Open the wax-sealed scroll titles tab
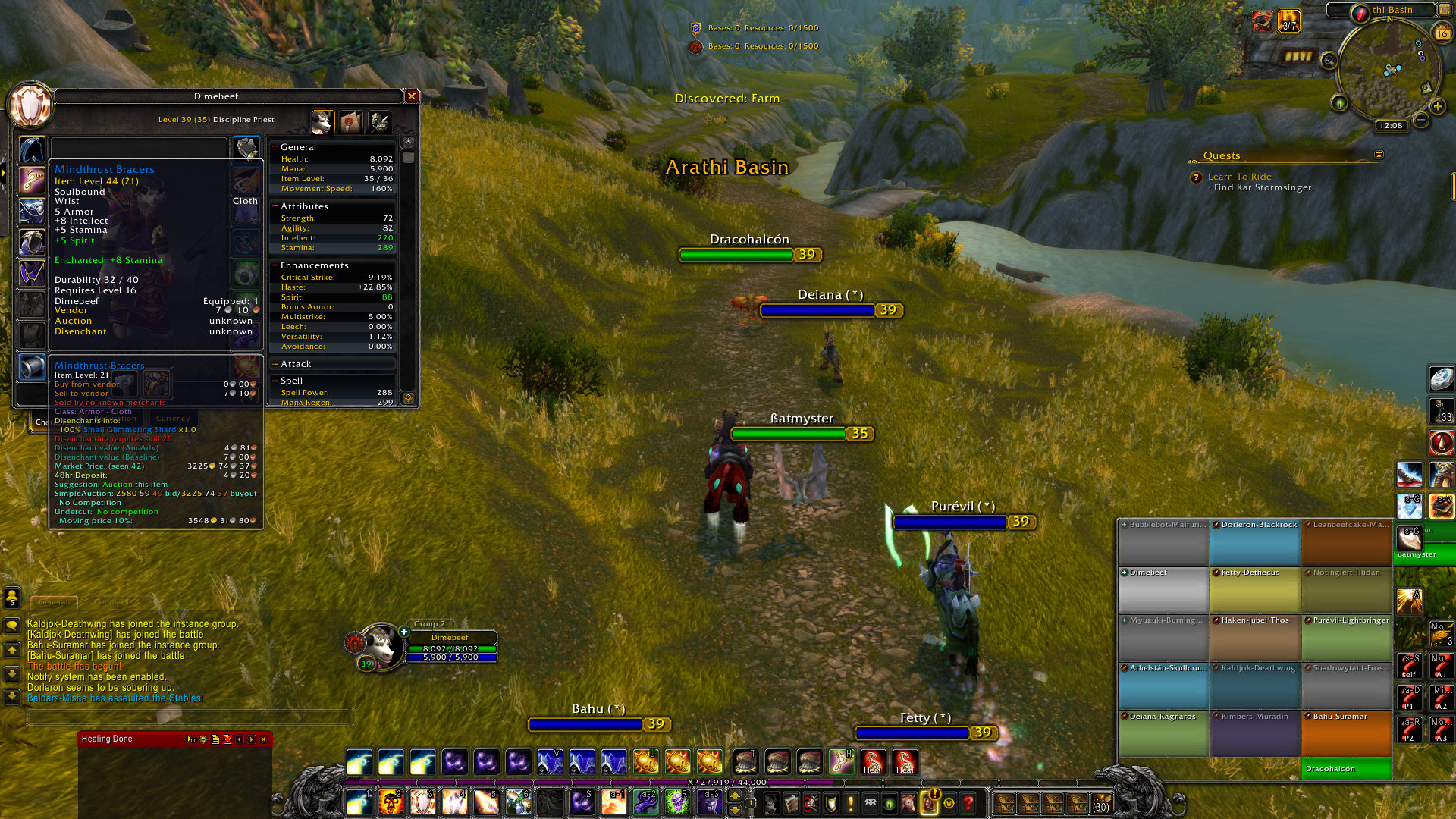The width and height of the screenshot is (1456, 819). click(x=350, y=121)
